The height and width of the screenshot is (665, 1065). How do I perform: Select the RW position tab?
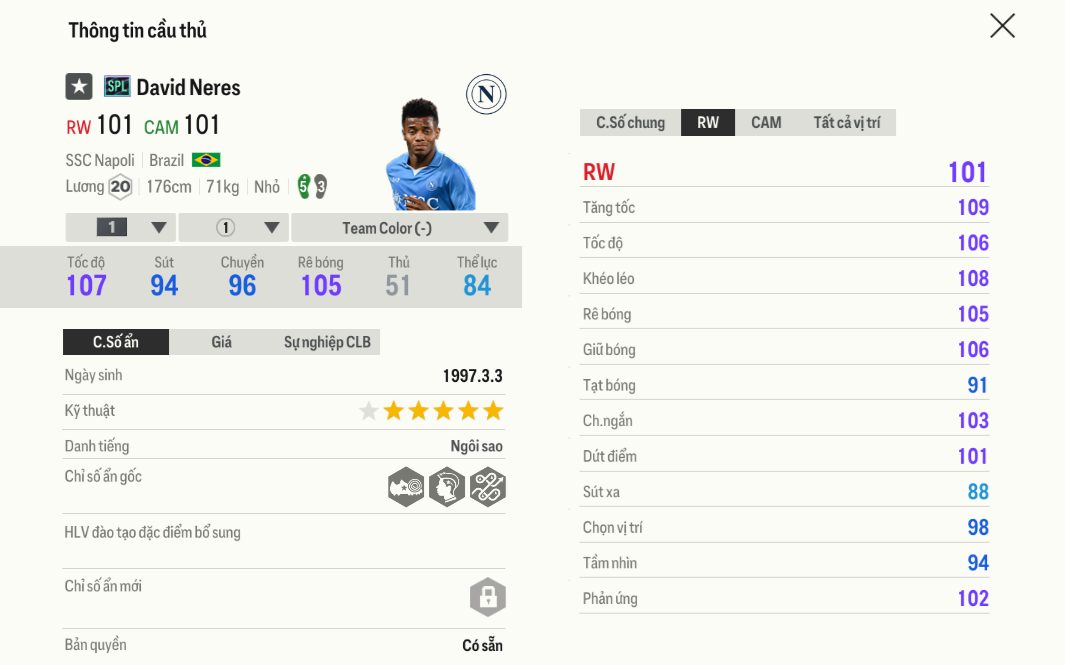point(708,122)
